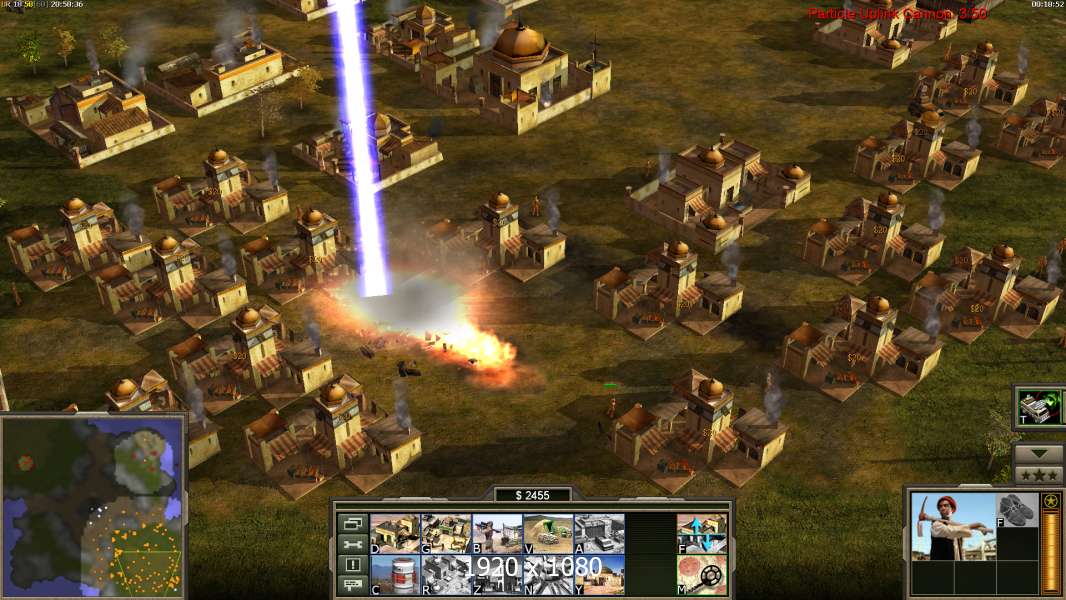Select the building icon with hotkey D
The height and width of the screenshot is (600, 1066).
[x=395, y=534]
